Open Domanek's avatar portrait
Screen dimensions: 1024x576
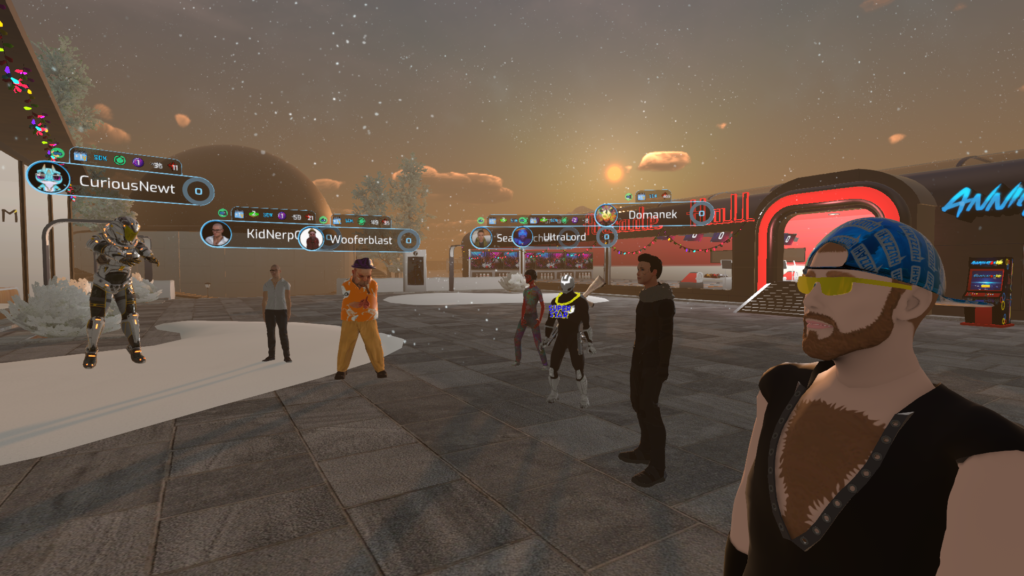(x=608, y=214)
